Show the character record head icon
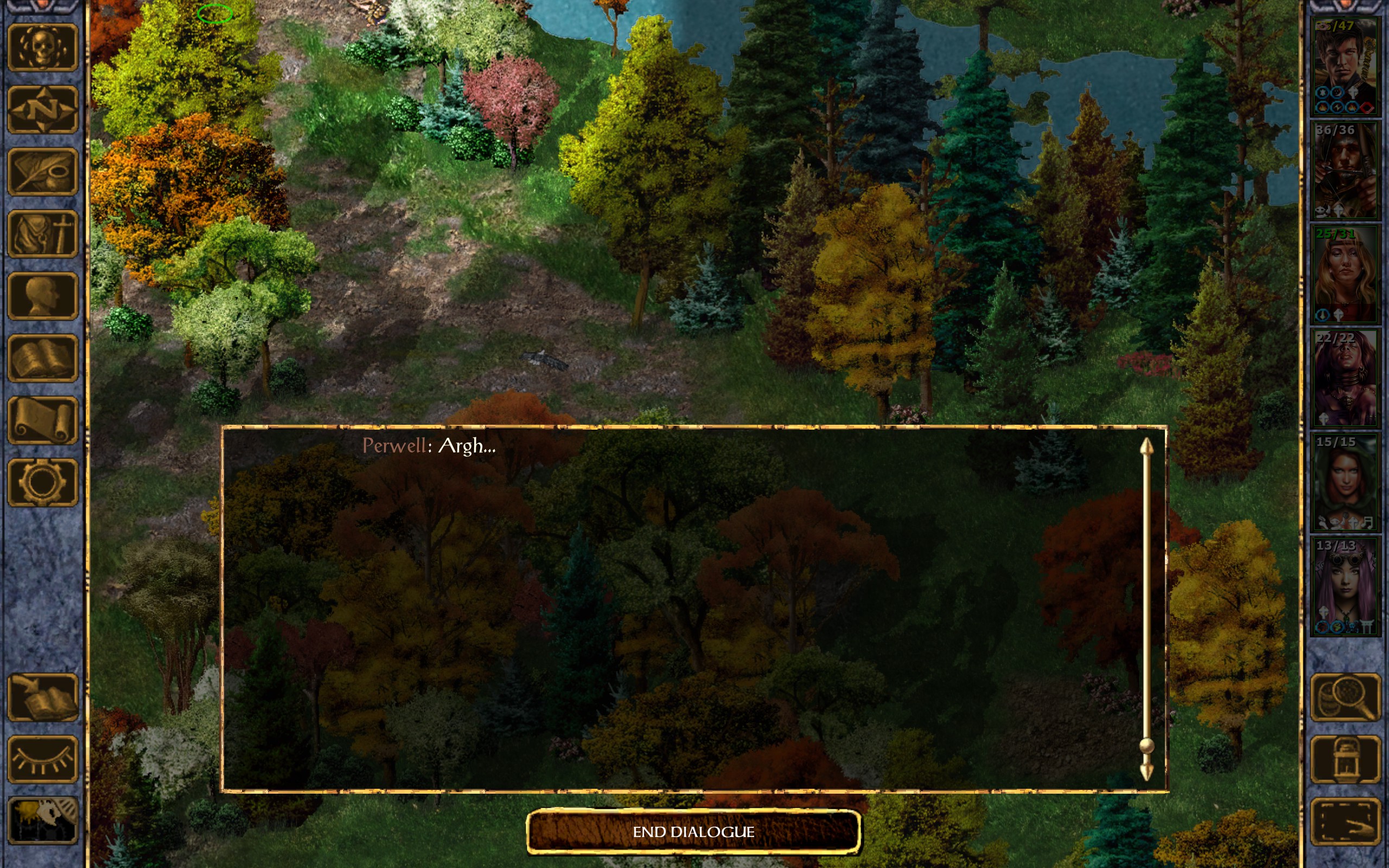Viewport: 1389px width, 868px height. pyautogui.click(x=42, y=296)
